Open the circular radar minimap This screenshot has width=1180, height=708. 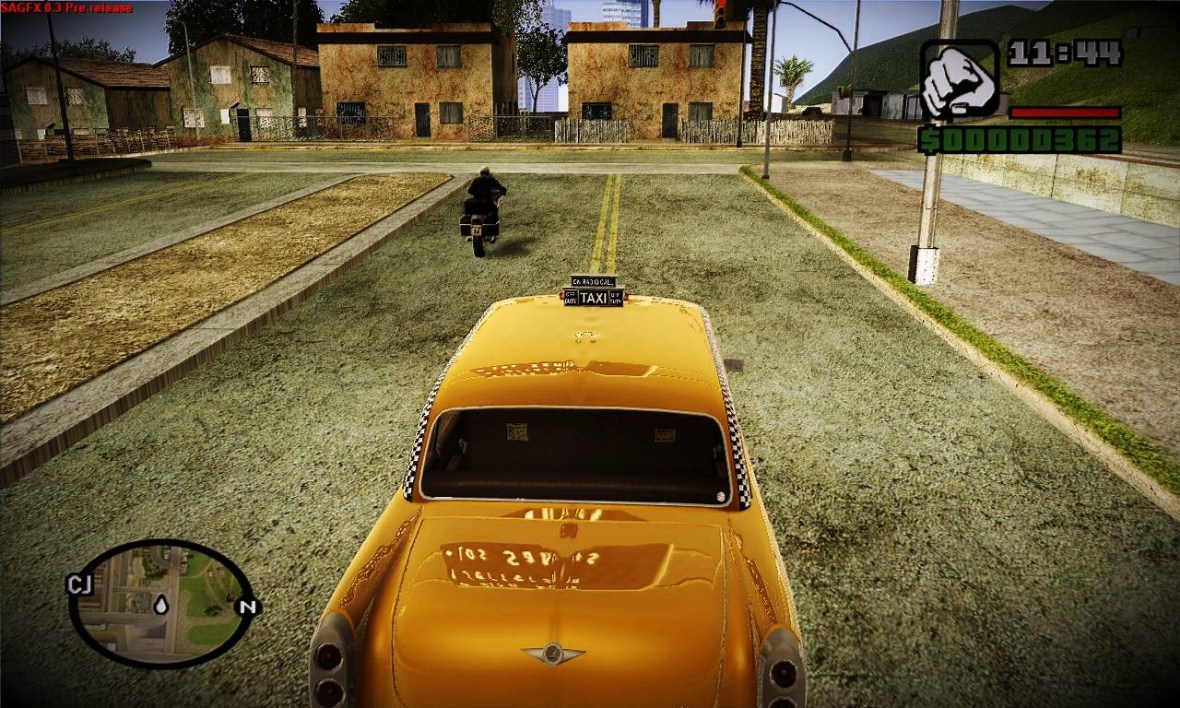pos(161,603)
